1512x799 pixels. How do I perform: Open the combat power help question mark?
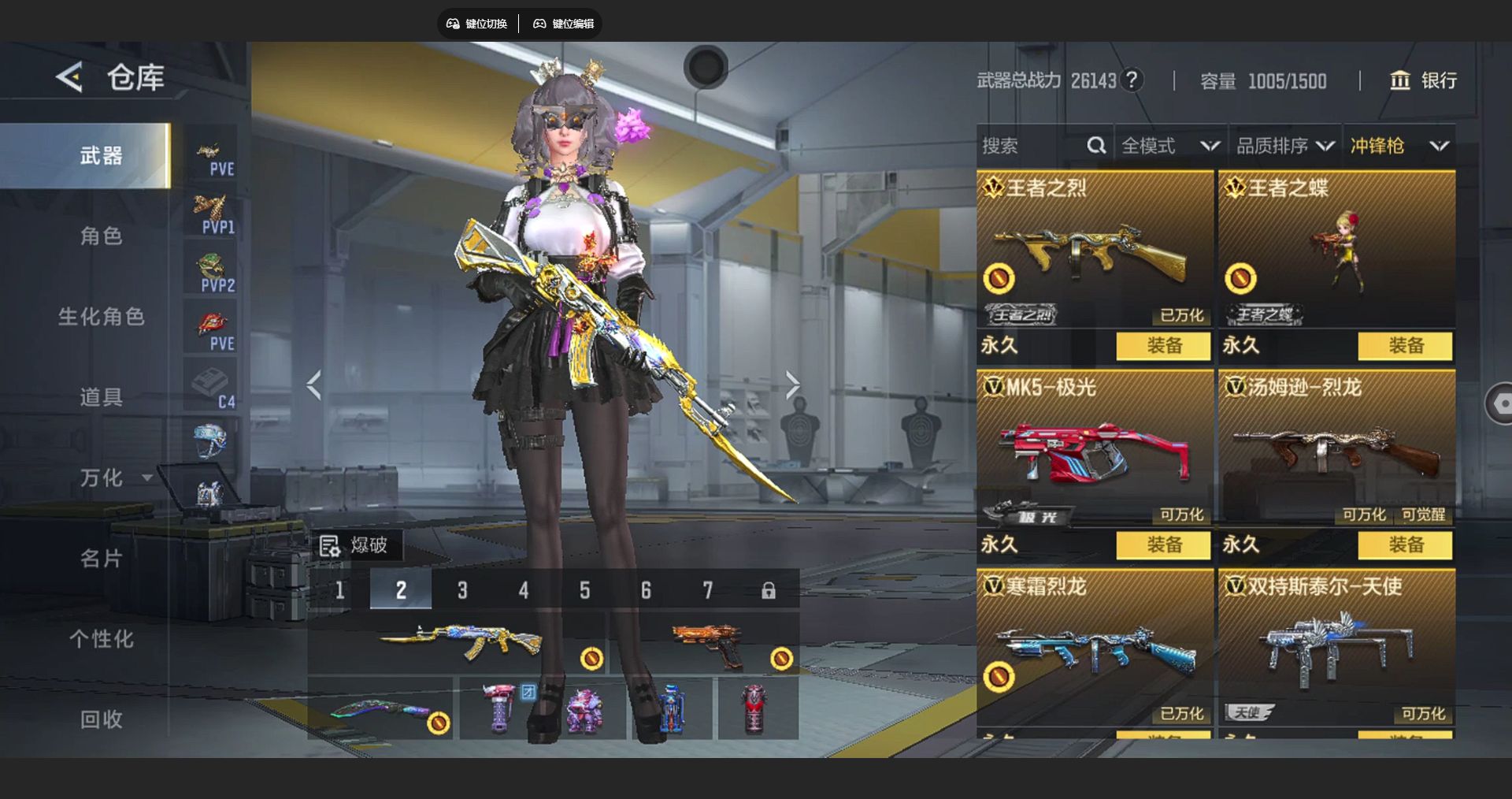coord(1132,80)
